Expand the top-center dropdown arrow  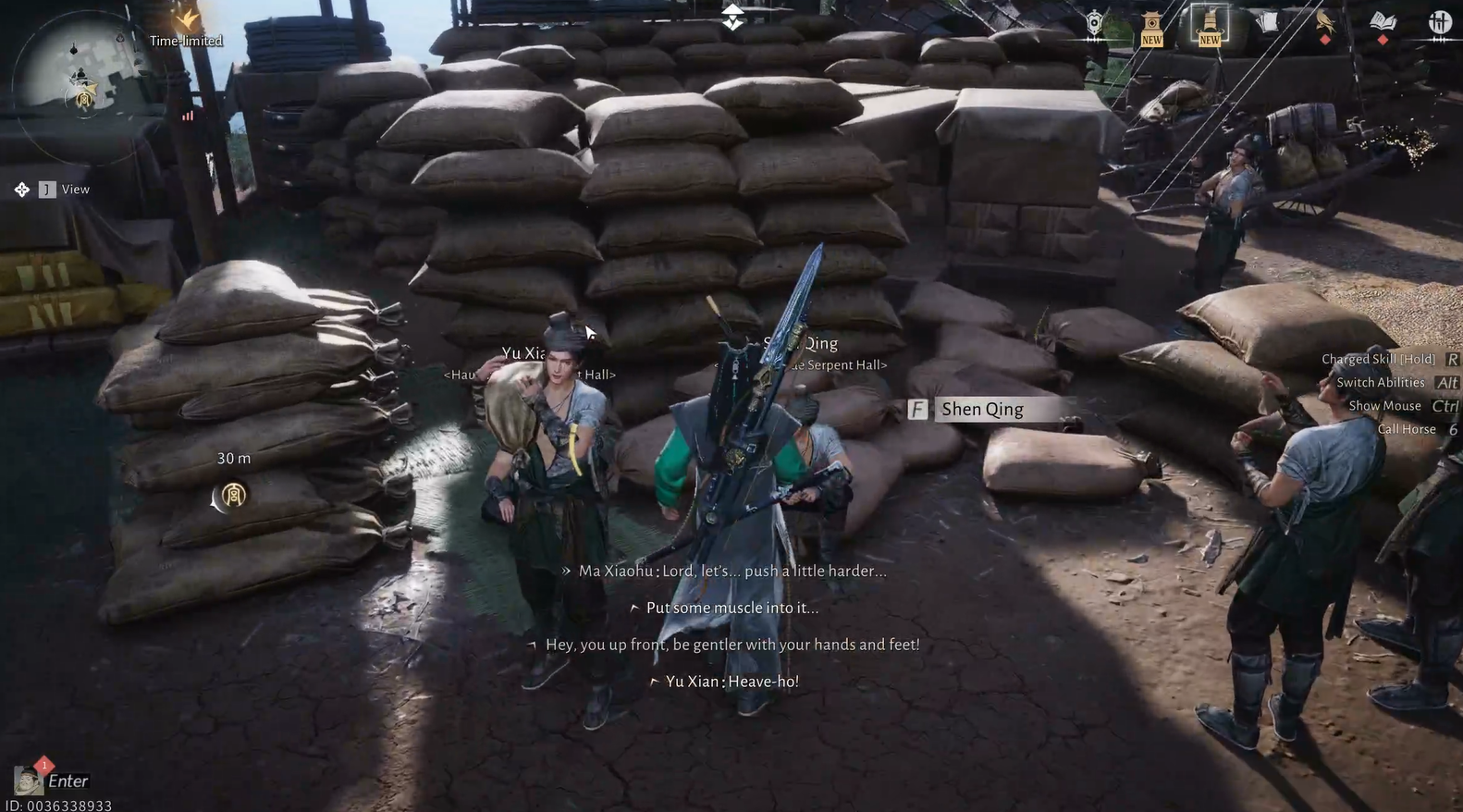click(x=732, y=18)
